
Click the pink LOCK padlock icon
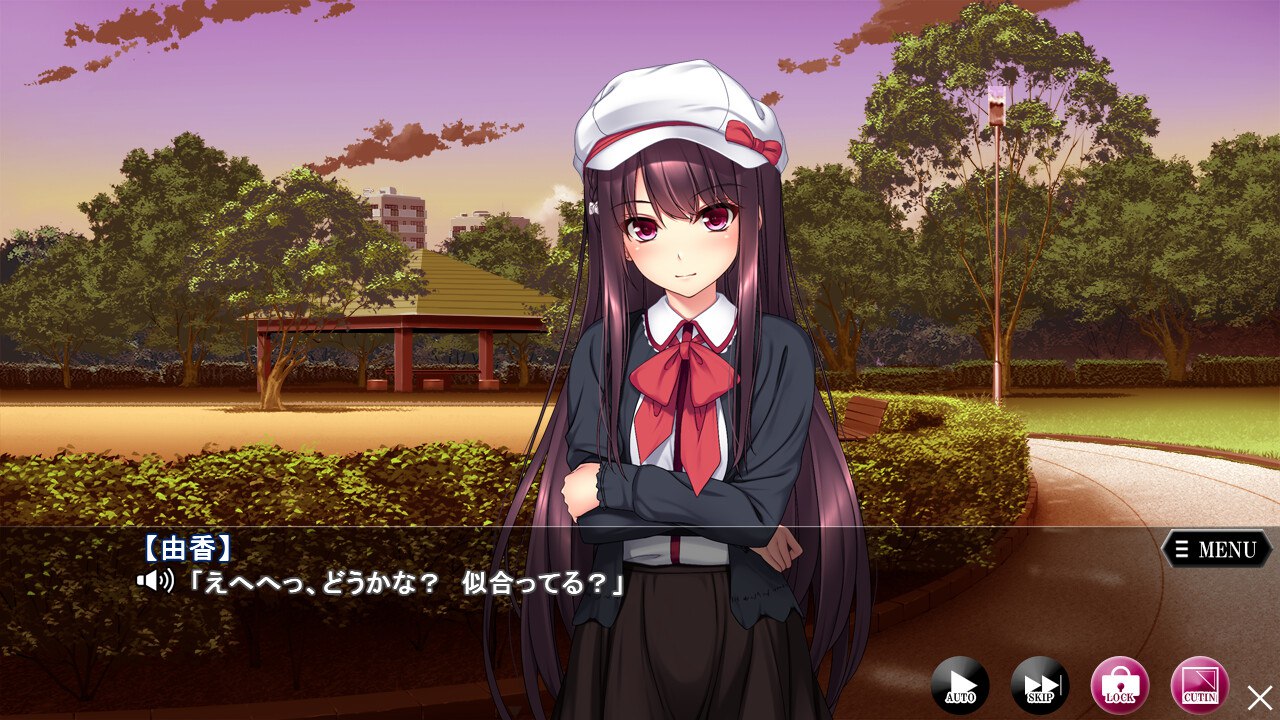(x=1119, y=686)
